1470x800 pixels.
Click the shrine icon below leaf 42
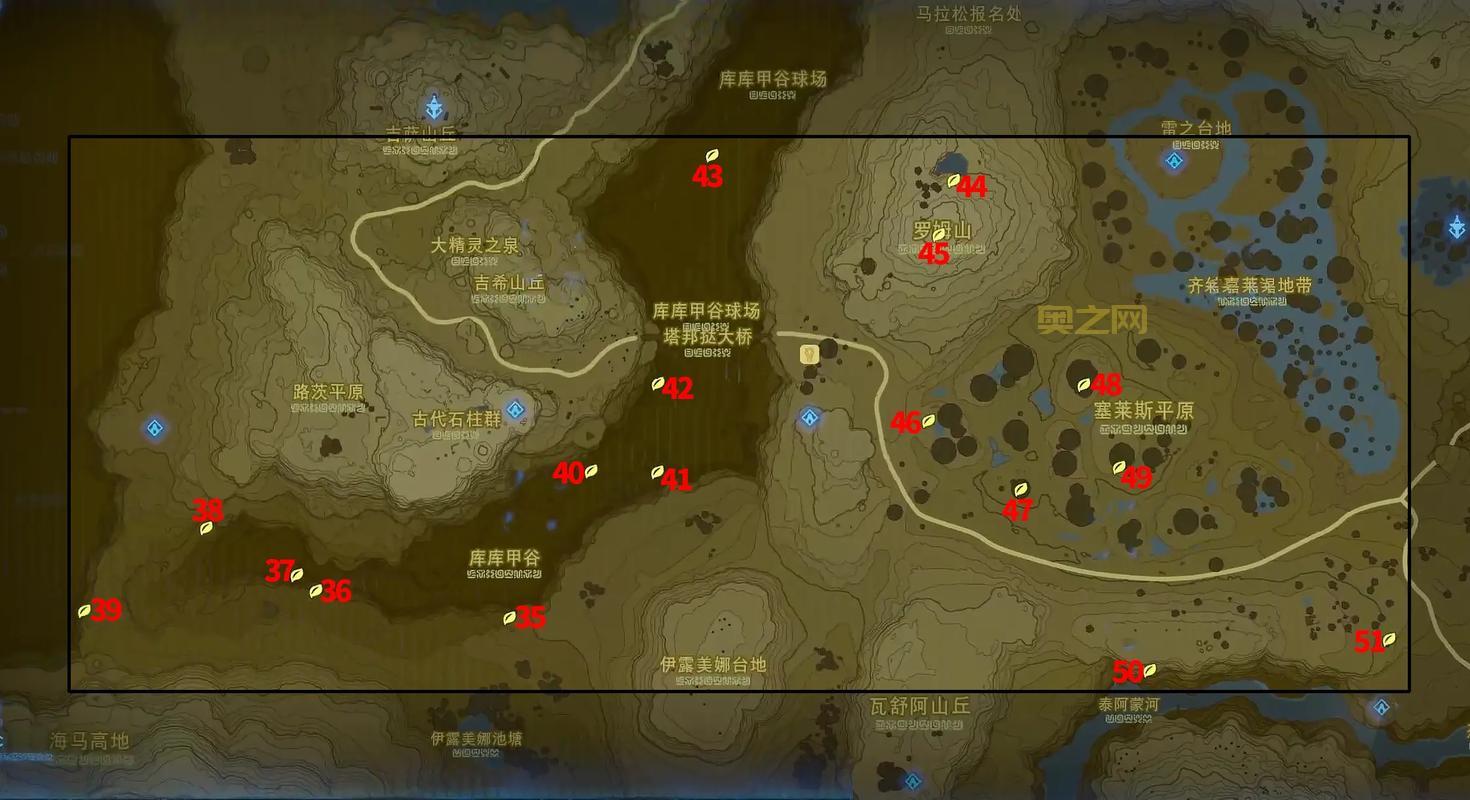click(808, 417)
